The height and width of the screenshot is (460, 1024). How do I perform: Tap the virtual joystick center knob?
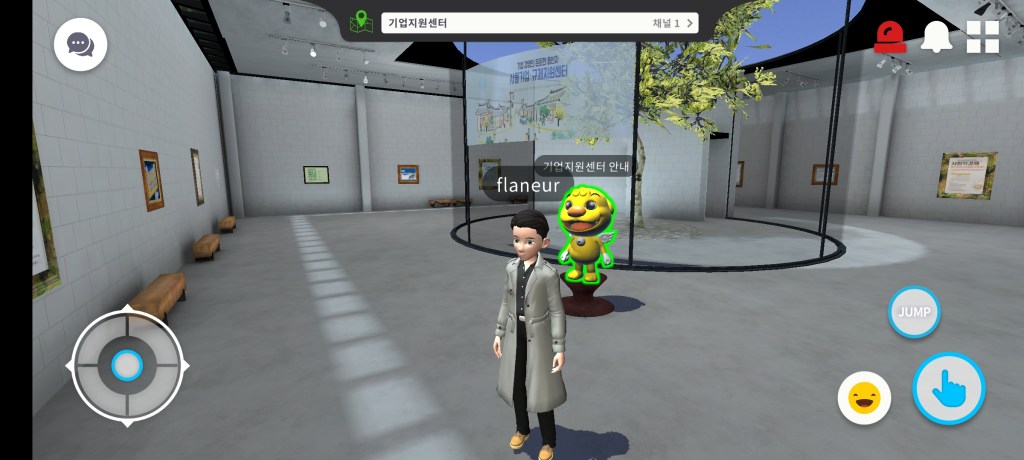click(x=127, y=366)
